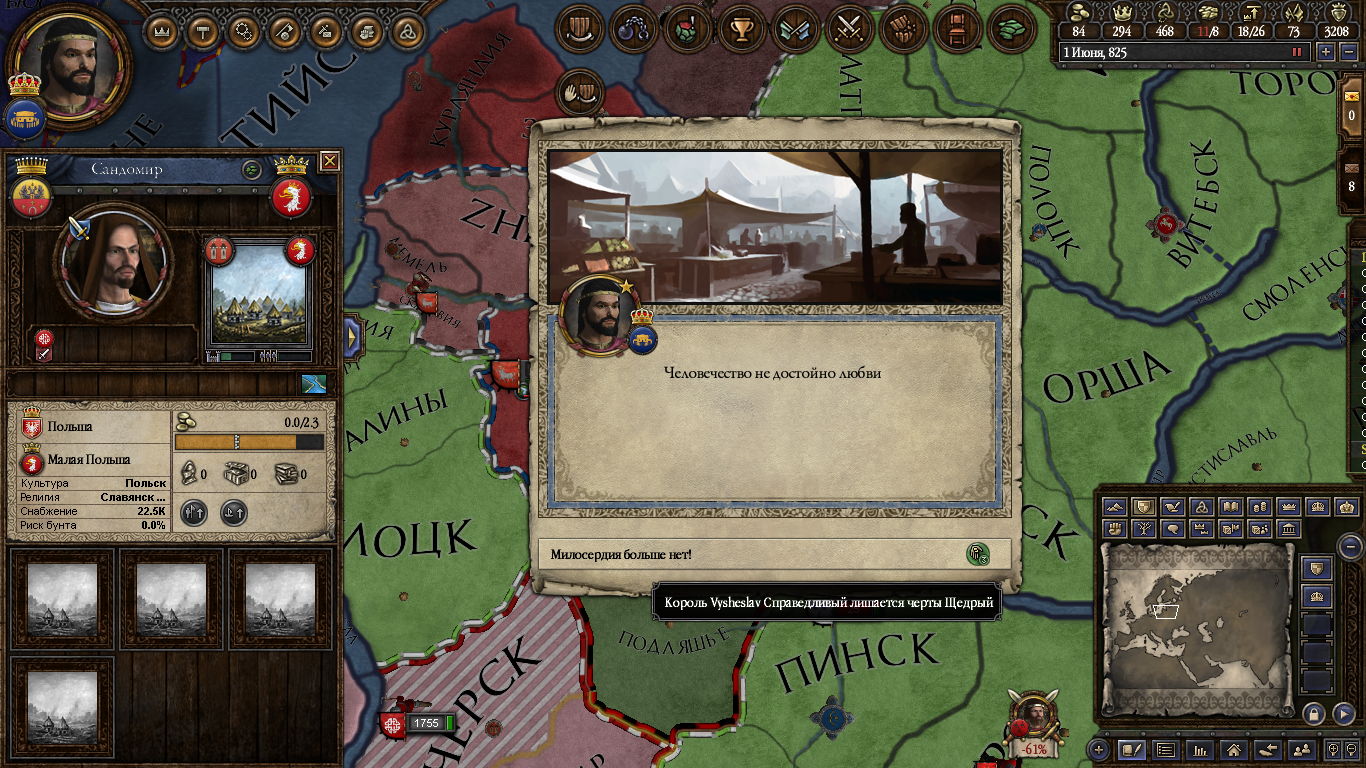Screen dimensions: 1366x768
Task: Decrease game speed with the minus button
Action: pos(1347,52)
